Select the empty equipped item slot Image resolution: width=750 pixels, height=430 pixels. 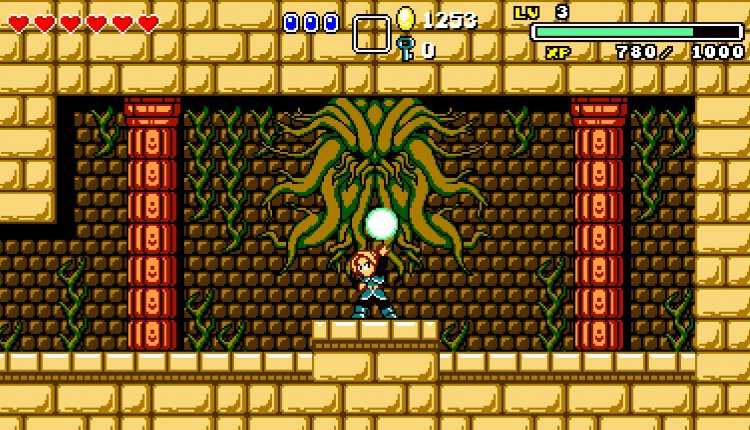[371, 34]
